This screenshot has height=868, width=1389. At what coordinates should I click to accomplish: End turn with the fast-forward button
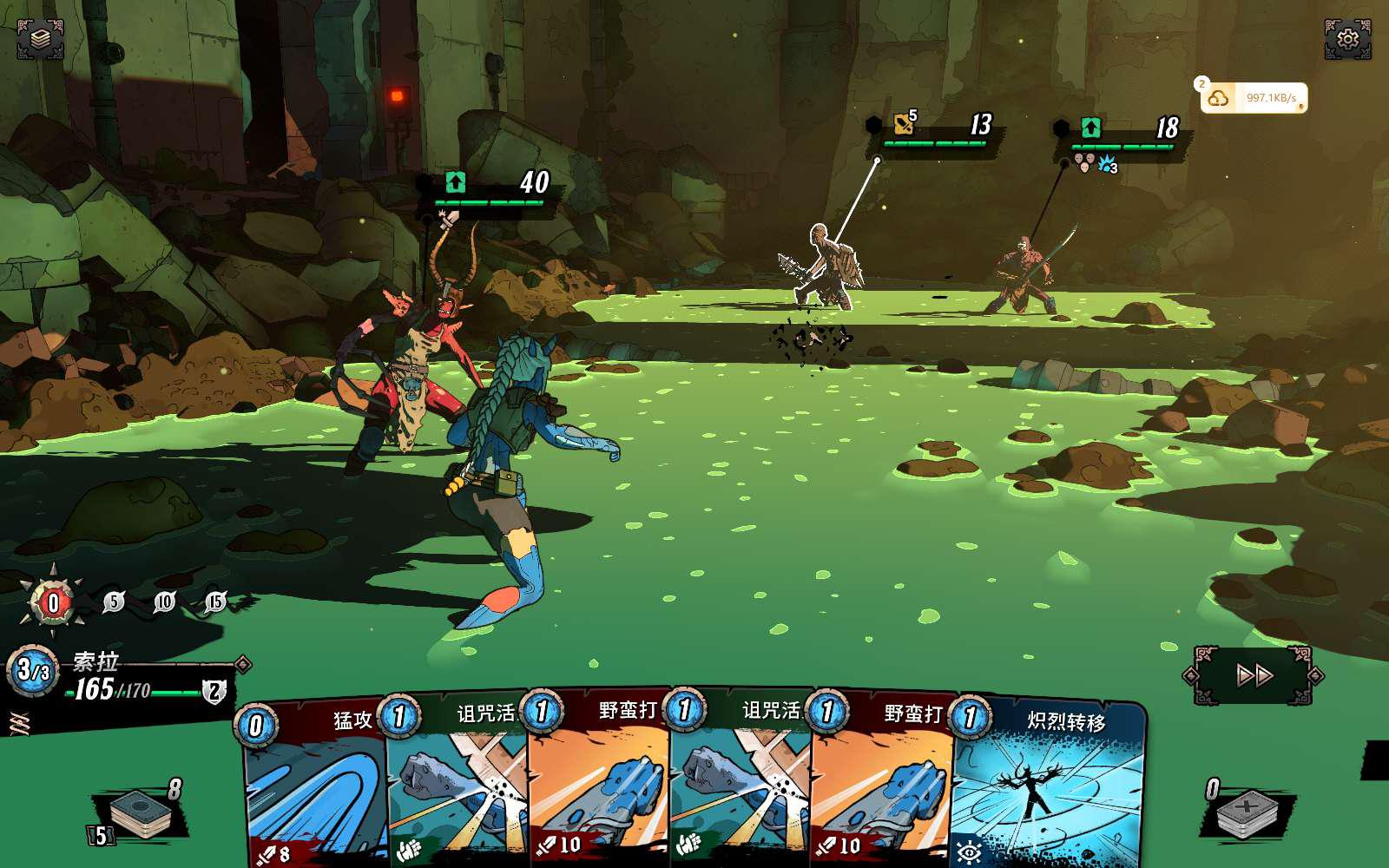pyautogui.click(x=1254, y=675)
